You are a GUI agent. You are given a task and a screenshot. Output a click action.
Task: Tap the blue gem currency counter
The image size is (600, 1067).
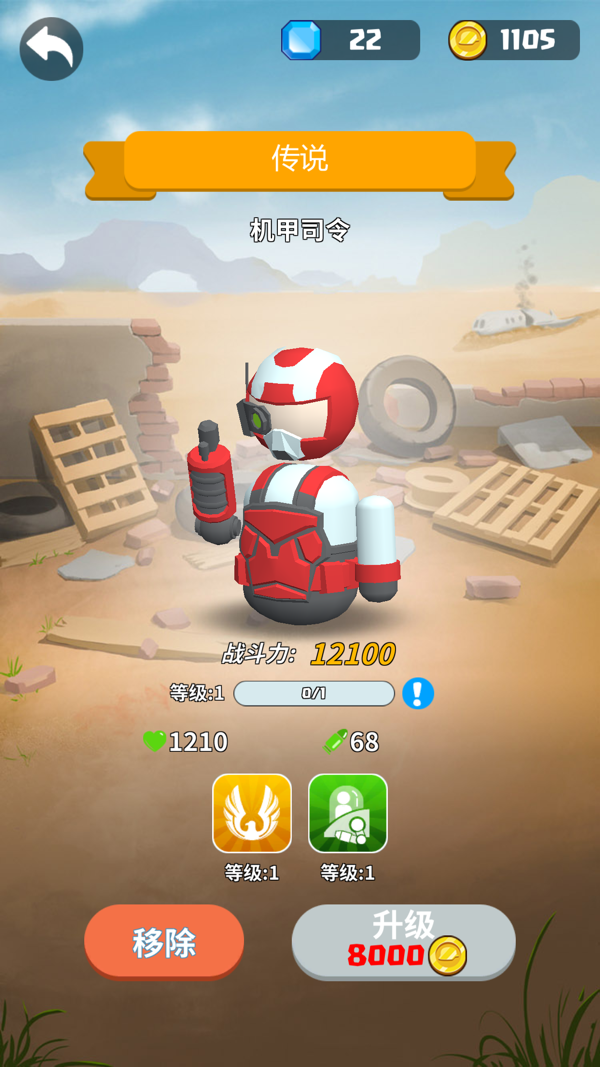350,40
